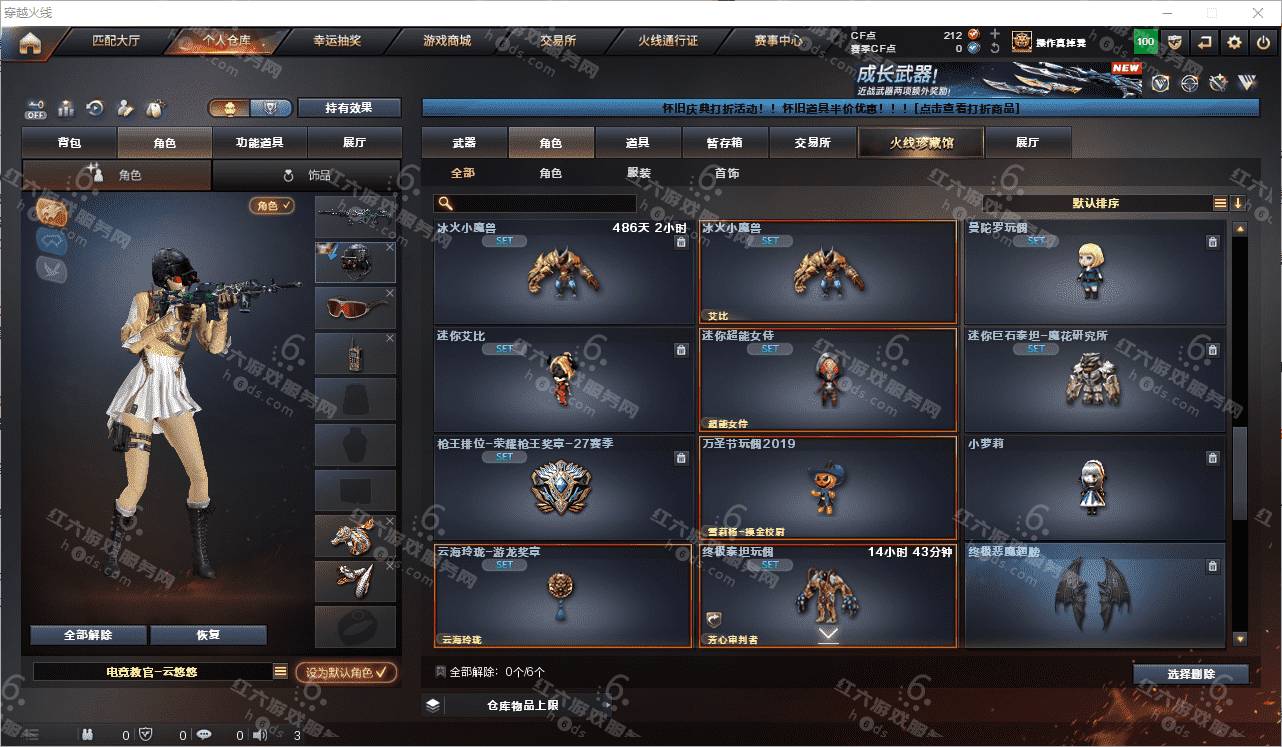Click the 选择删除 delete button
Image resolution: width=1282 pixels, height=747 pixels.
click(1191, 674)
